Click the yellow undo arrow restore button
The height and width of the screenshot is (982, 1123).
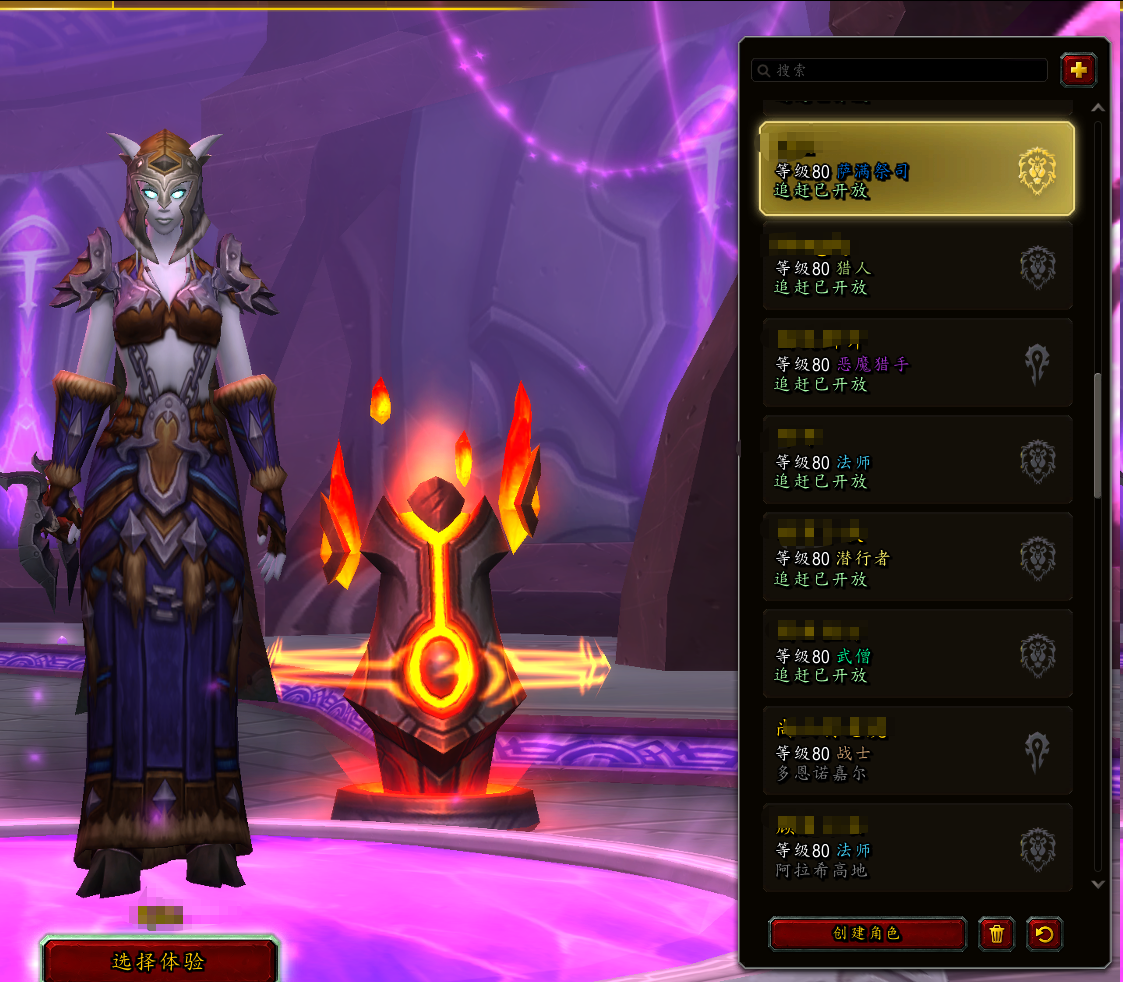point(1044,934)
